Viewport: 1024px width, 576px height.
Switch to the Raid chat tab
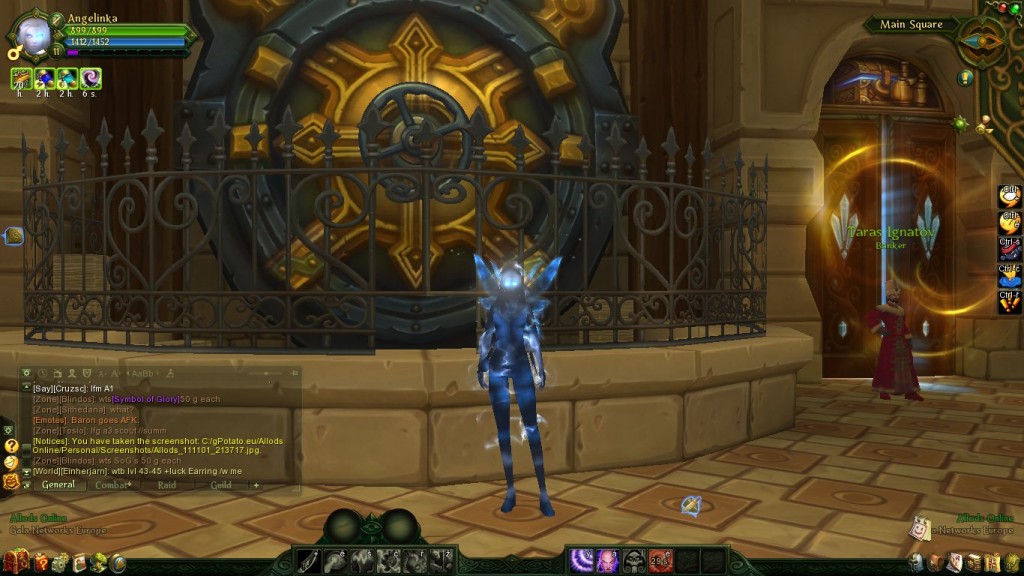click(x=166, y=485)
